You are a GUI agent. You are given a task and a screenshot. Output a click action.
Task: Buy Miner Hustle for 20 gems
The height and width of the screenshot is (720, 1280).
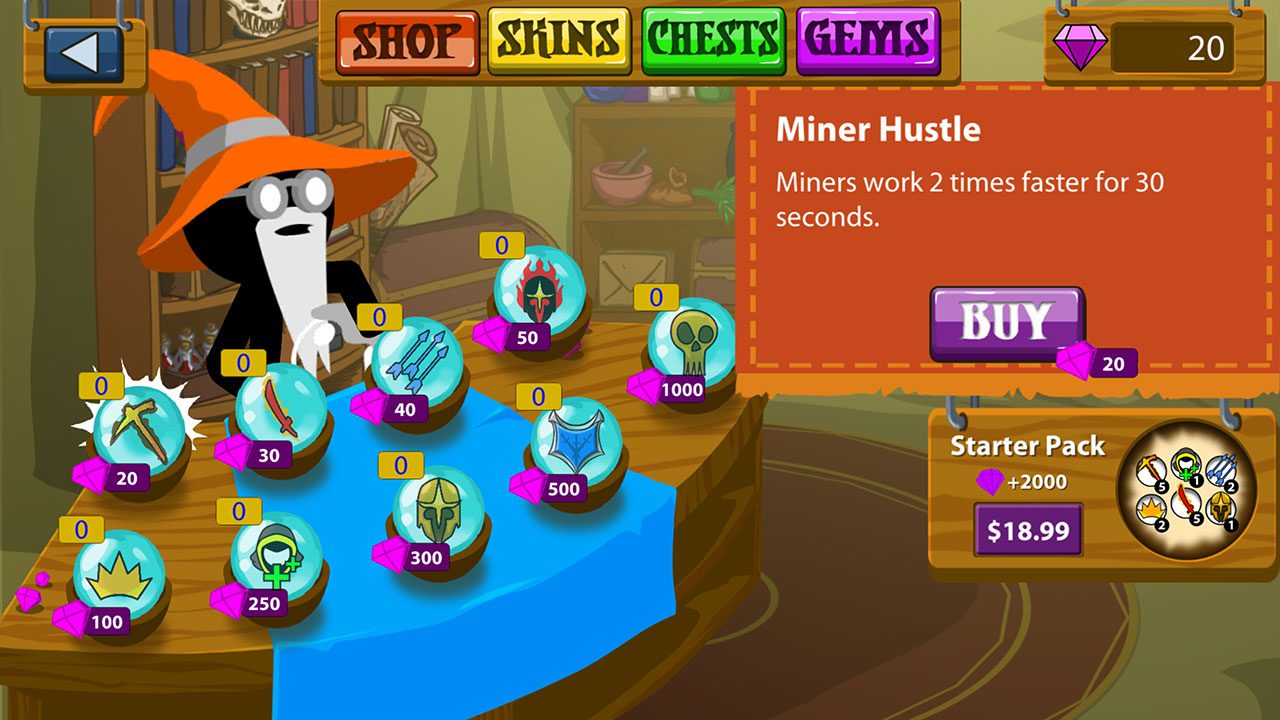click(1006, 322)
